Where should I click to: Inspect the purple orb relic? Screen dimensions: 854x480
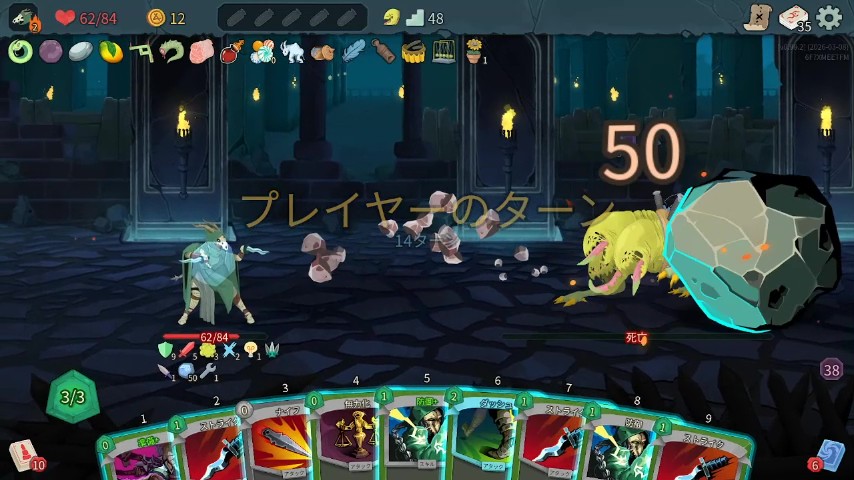point(50,51)
